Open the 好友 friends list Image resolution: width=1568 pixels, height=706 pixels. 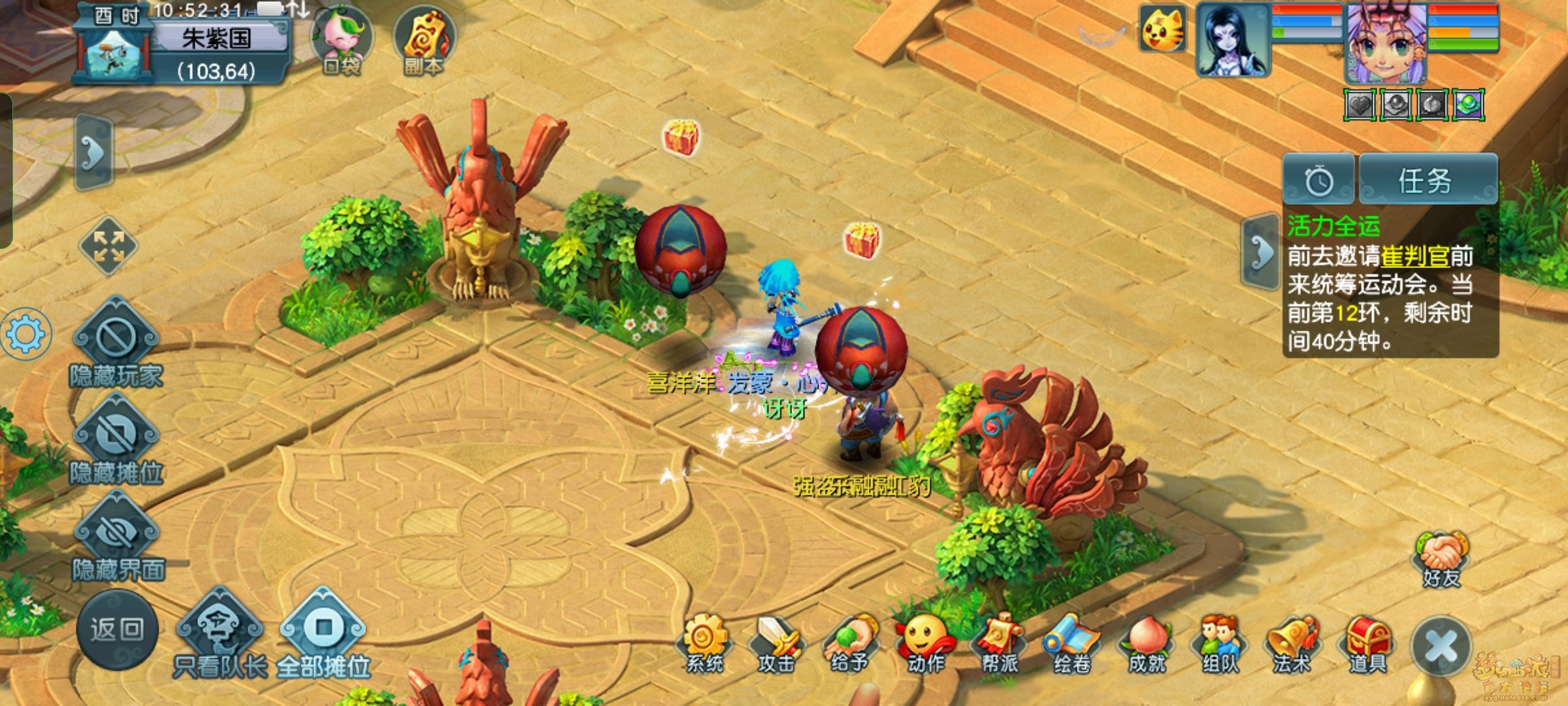[1441, 559]
